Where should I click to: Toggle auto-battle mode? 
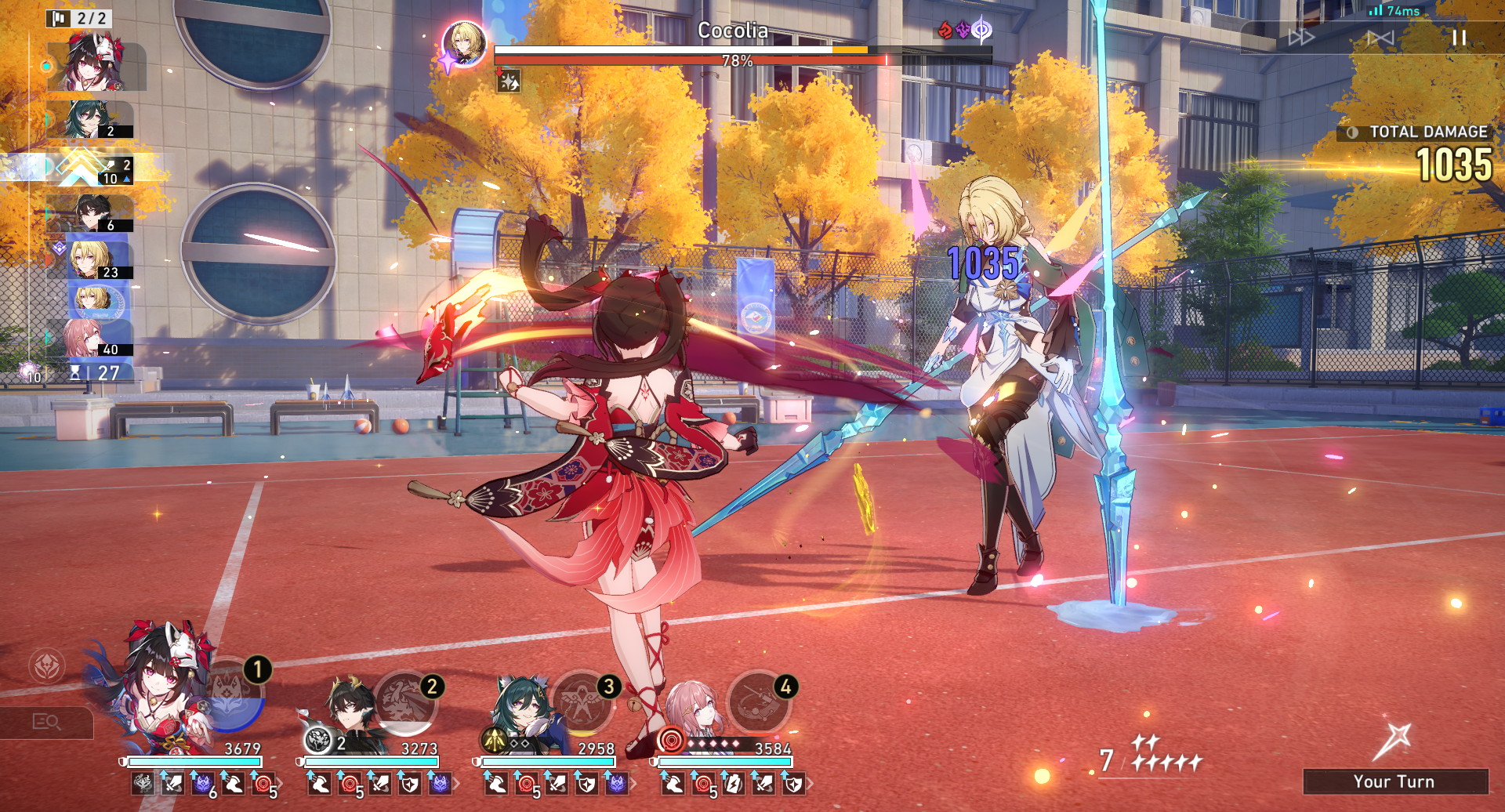(1380, 38)
